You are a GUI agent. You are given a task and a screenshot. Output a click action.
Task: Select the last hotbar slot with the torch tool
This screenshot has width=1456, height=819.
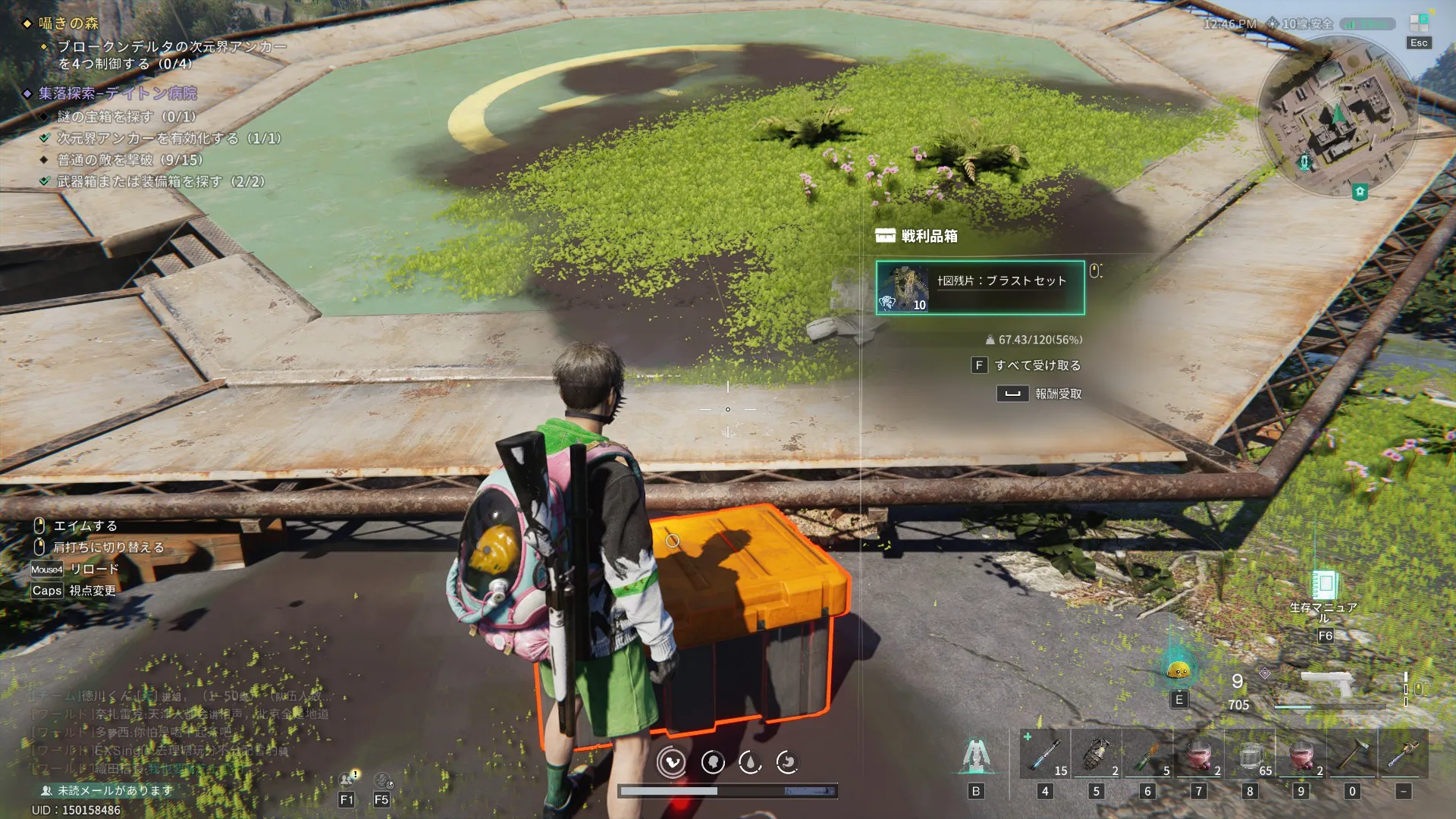[x=1403, y=754]
